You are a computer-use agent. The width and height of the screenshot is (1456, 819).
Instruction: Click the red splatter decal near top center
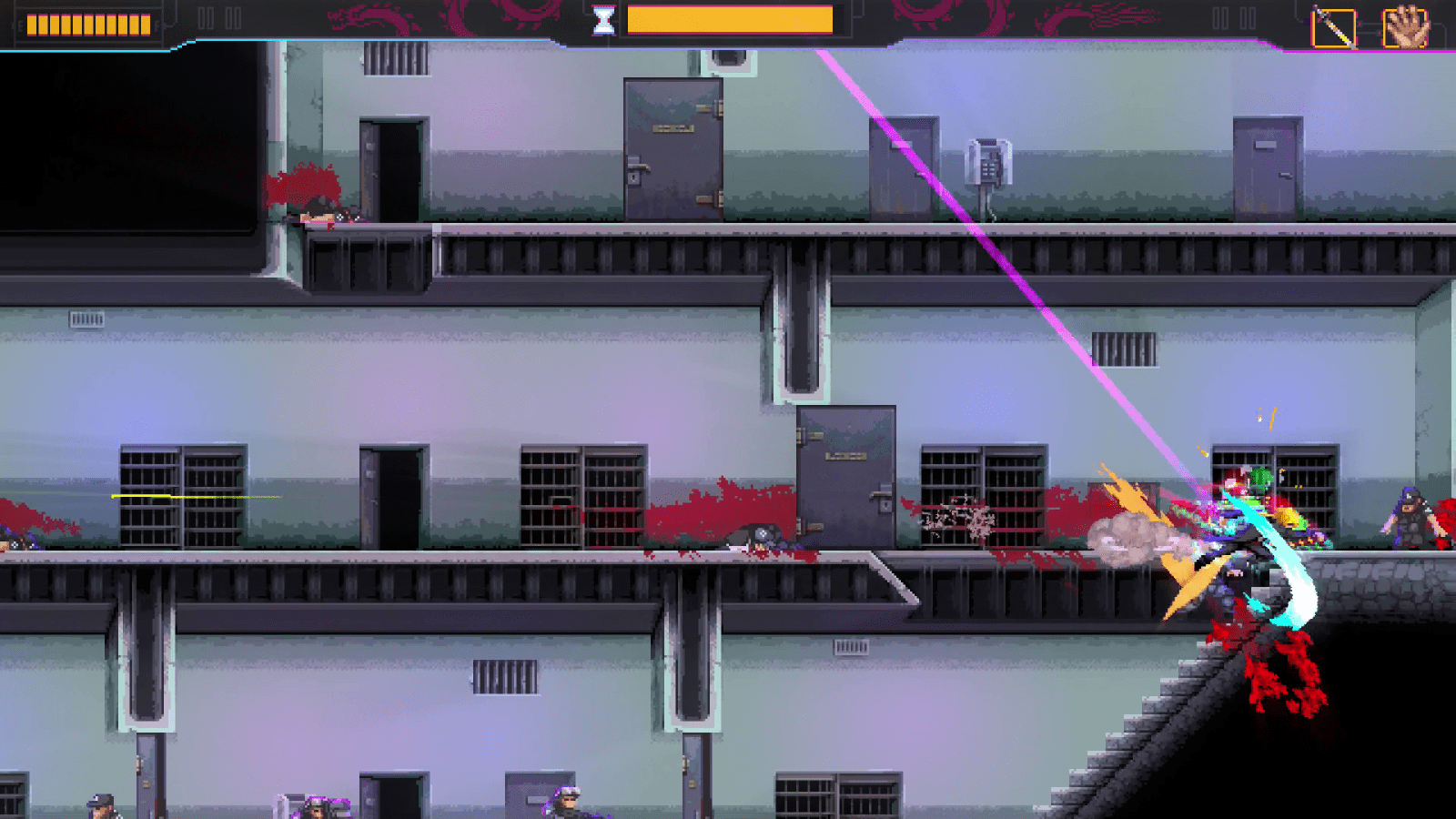(300, 182)
